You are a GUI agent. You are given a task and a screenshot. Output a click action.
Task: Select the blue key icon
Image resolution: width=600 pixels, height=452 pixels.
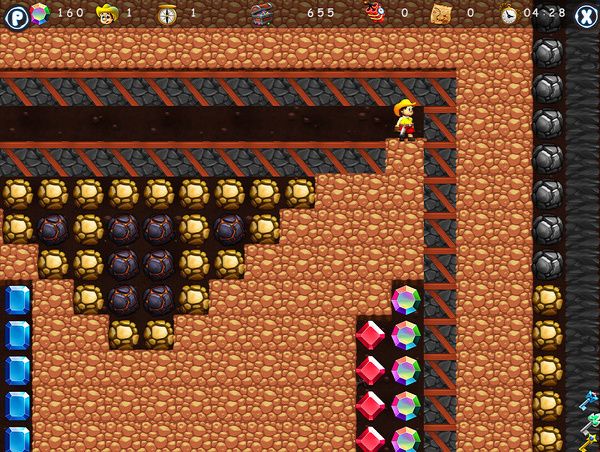click(589, 402)
